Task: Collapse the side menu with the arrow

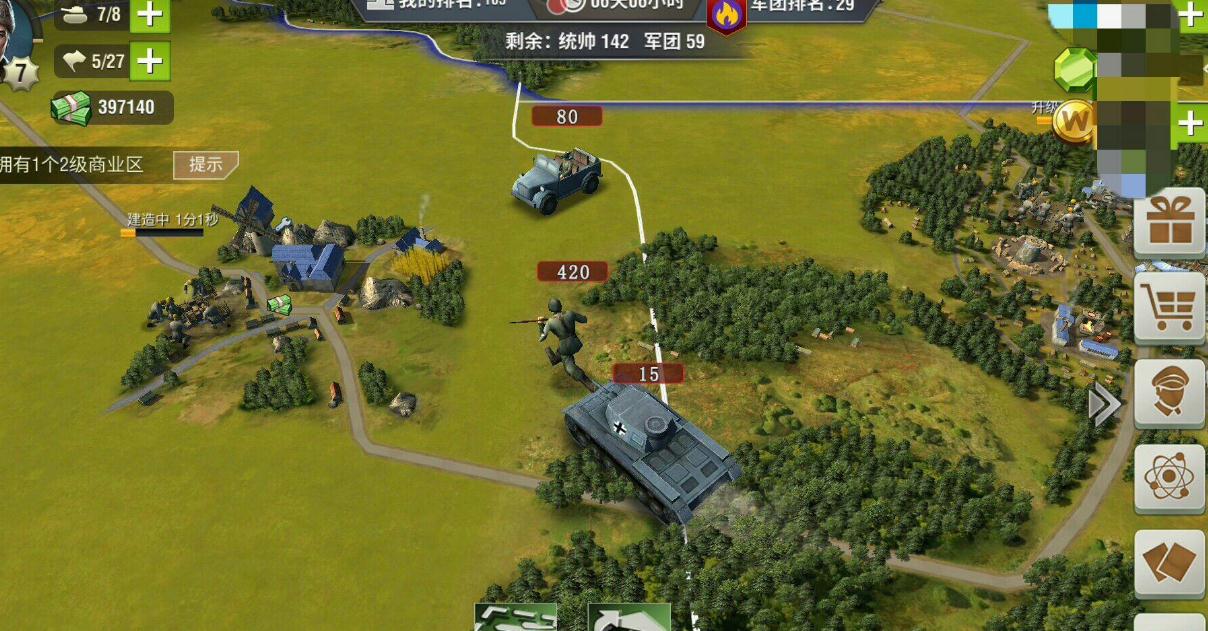Action: 1103,405
